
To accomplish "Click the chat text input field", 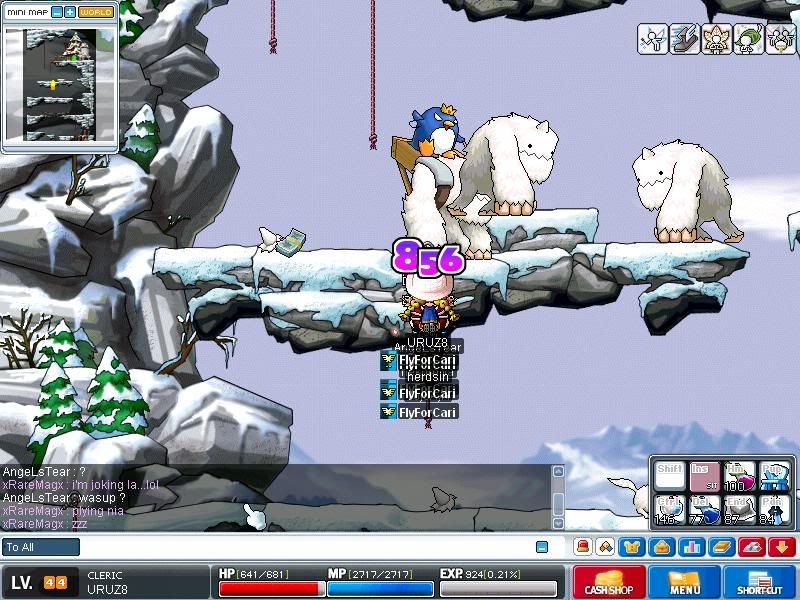I will tap(300, 547).
